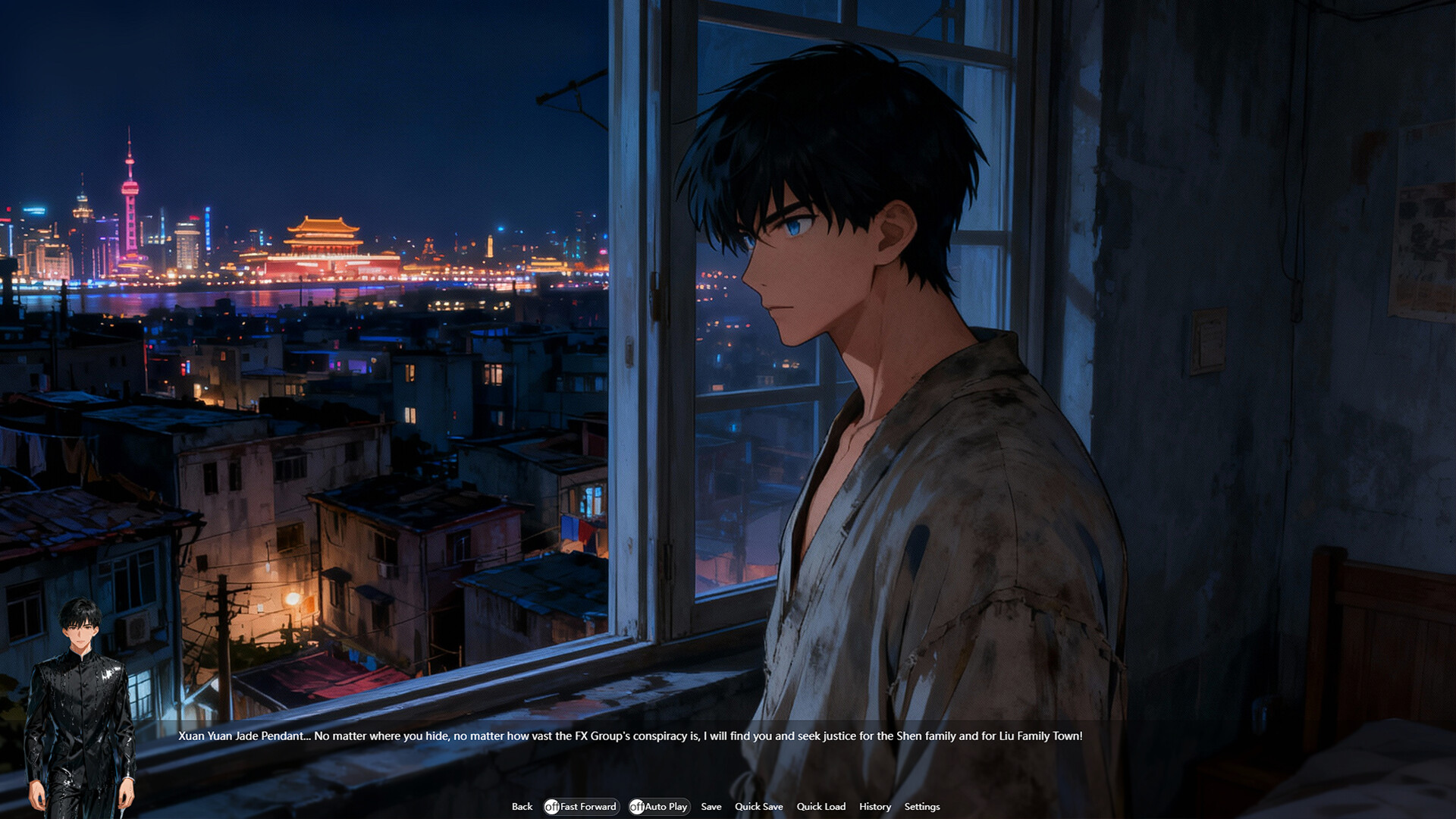The width and height of the screenshot is (1456, 819).
Task: Open the Save menu
Action: [x=711, y=807]
